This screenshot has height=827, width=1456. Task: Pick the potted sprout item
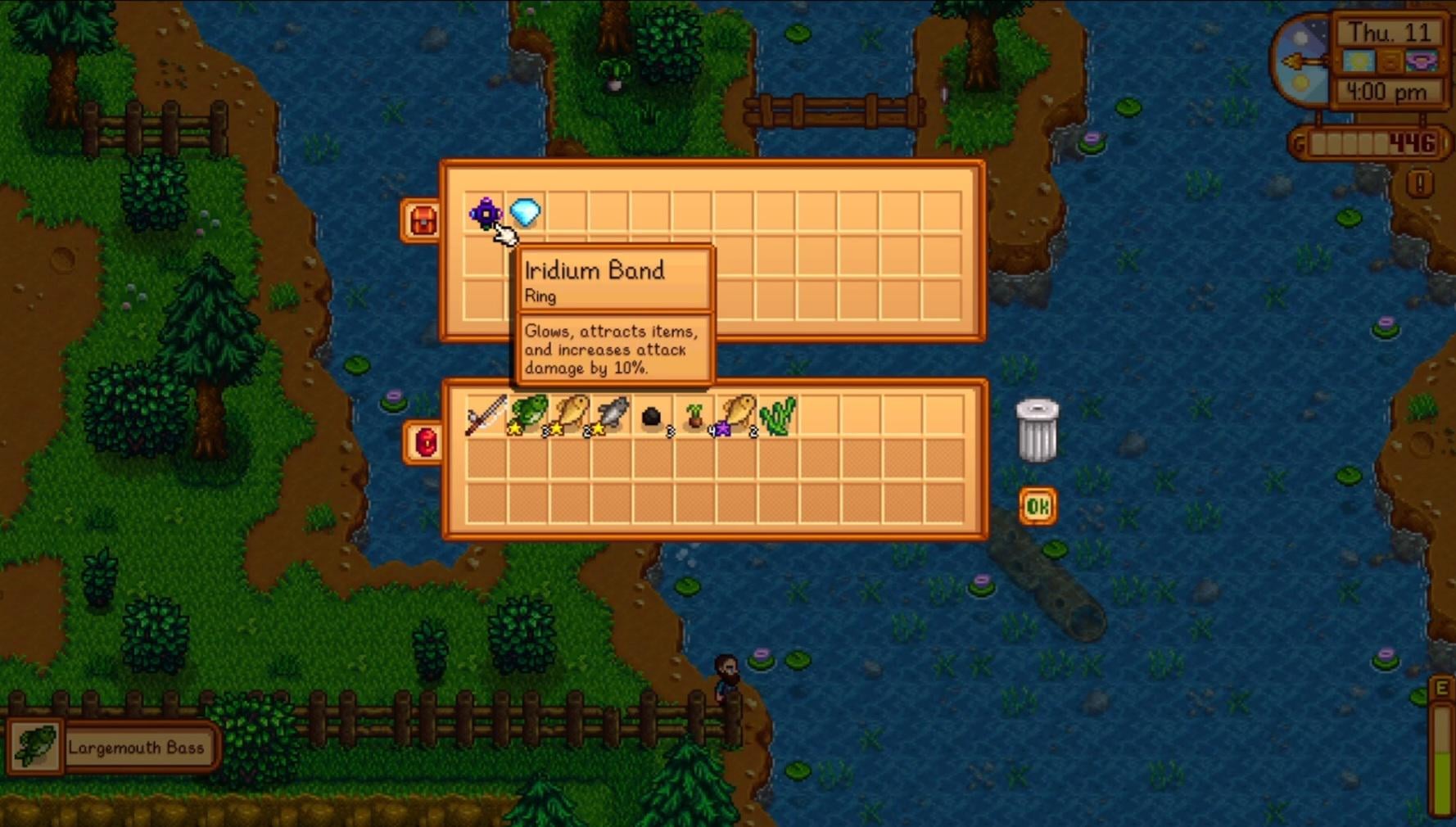click(x=694, y=417)
